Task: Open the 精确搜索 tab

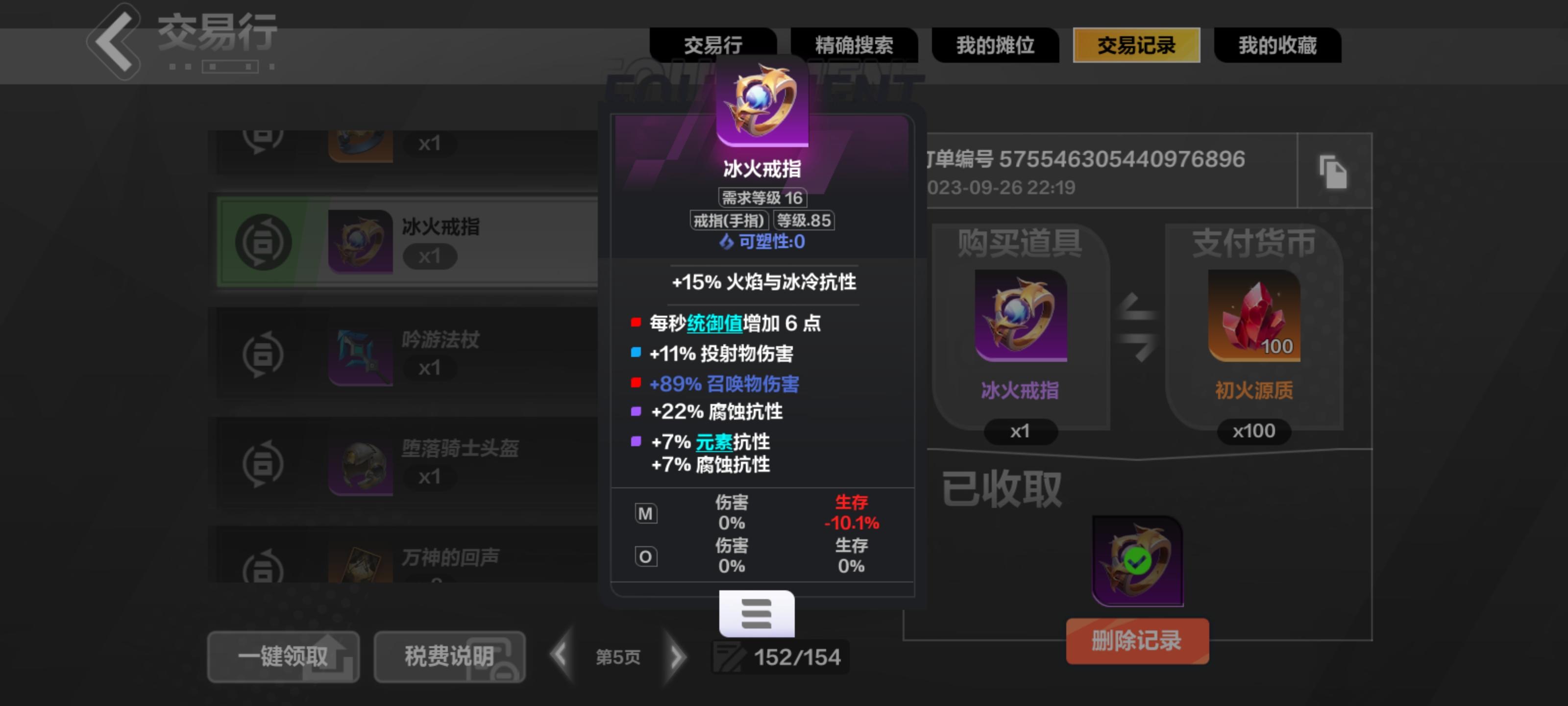Action: coord(854,46)
